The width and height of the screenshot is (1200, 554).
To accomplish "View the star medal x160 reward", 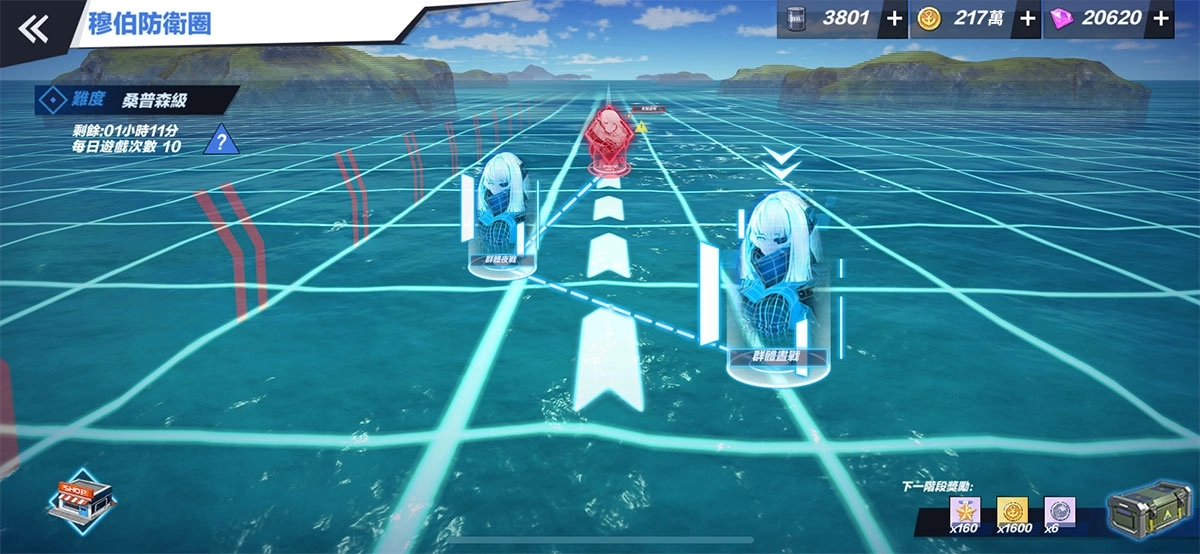I will [x=967, y=511].
